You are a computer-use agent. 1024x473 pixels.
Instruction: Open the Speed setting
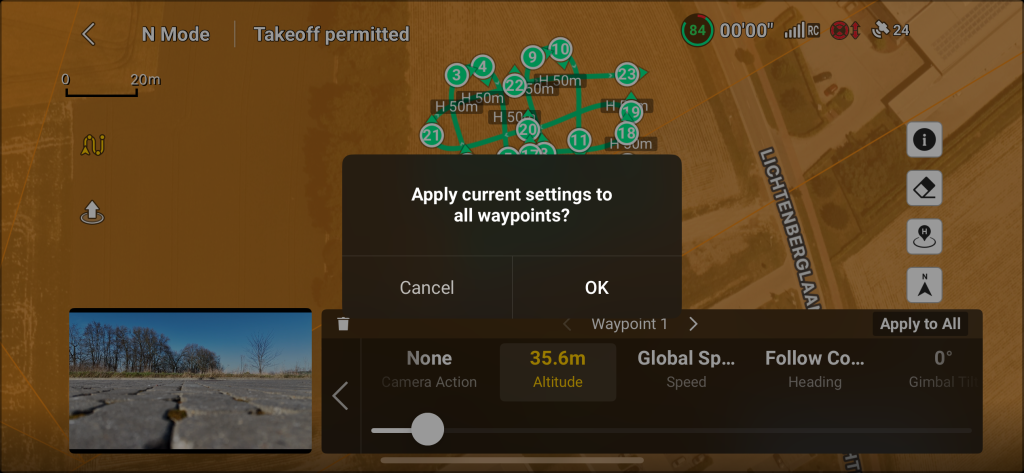[x=686, y=368]
